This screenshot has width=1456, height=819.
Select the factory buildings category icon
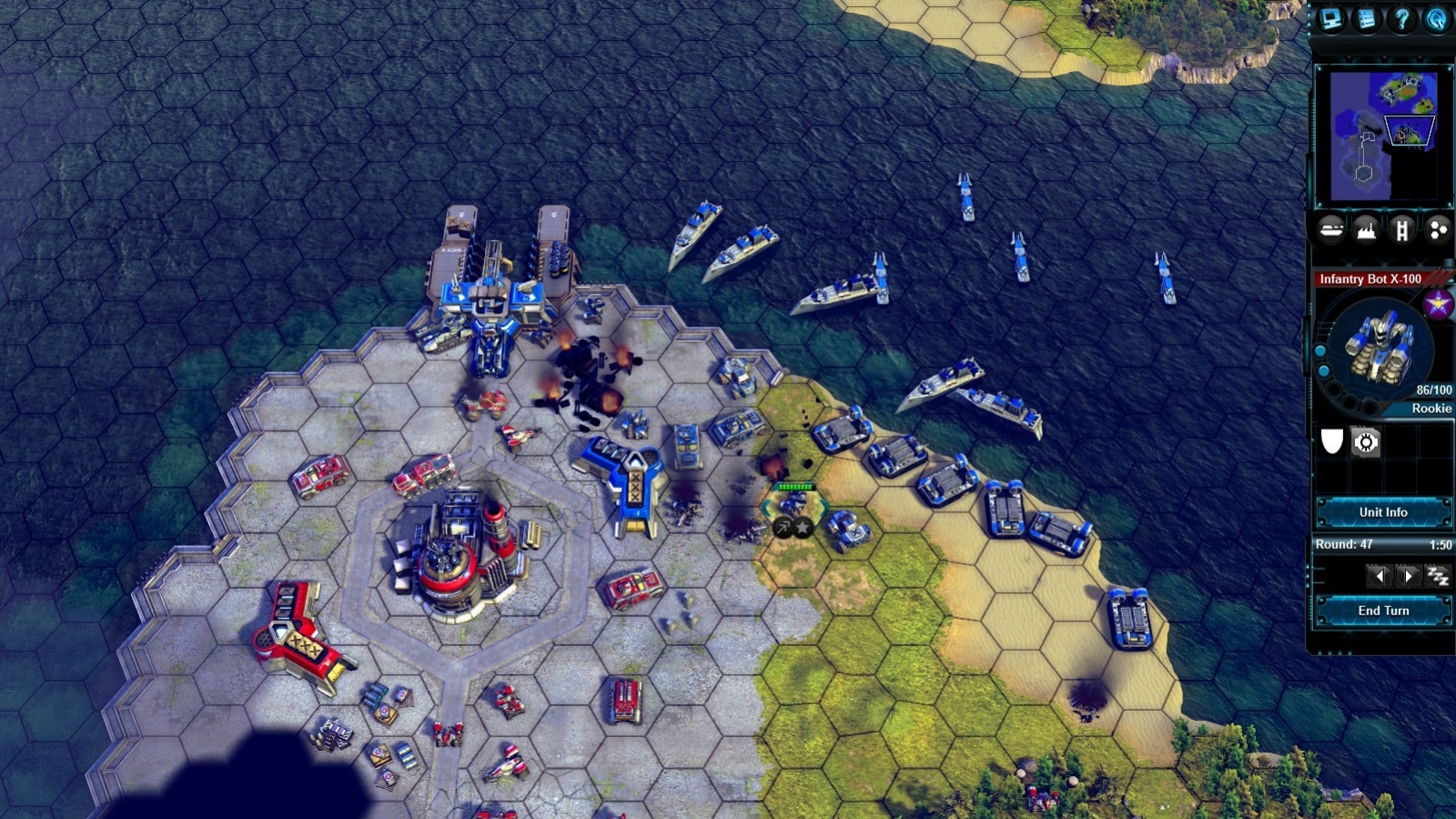click(1368, 230)
